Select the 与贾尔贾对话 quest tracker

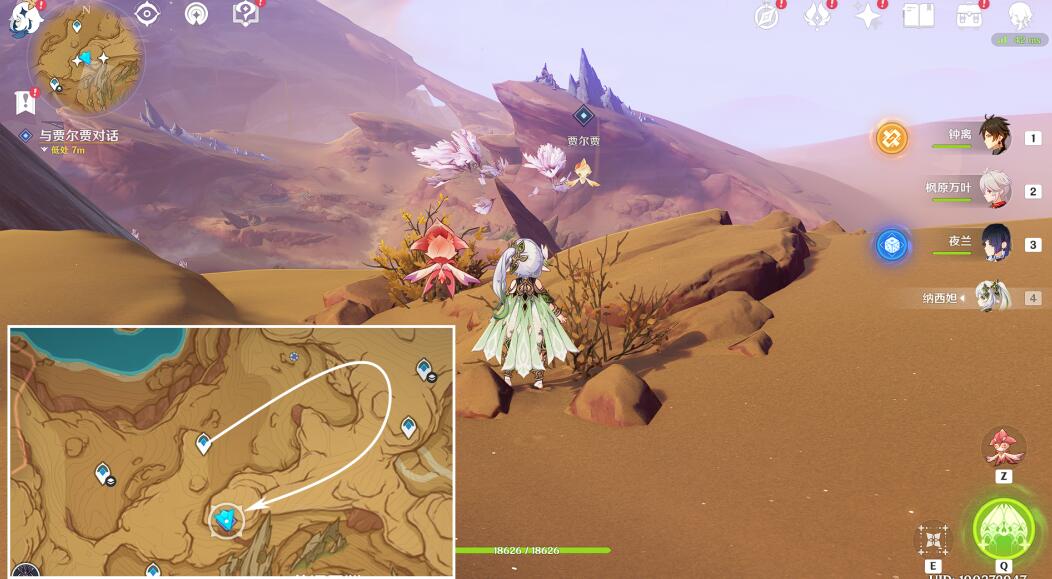[x=78, y=135]
